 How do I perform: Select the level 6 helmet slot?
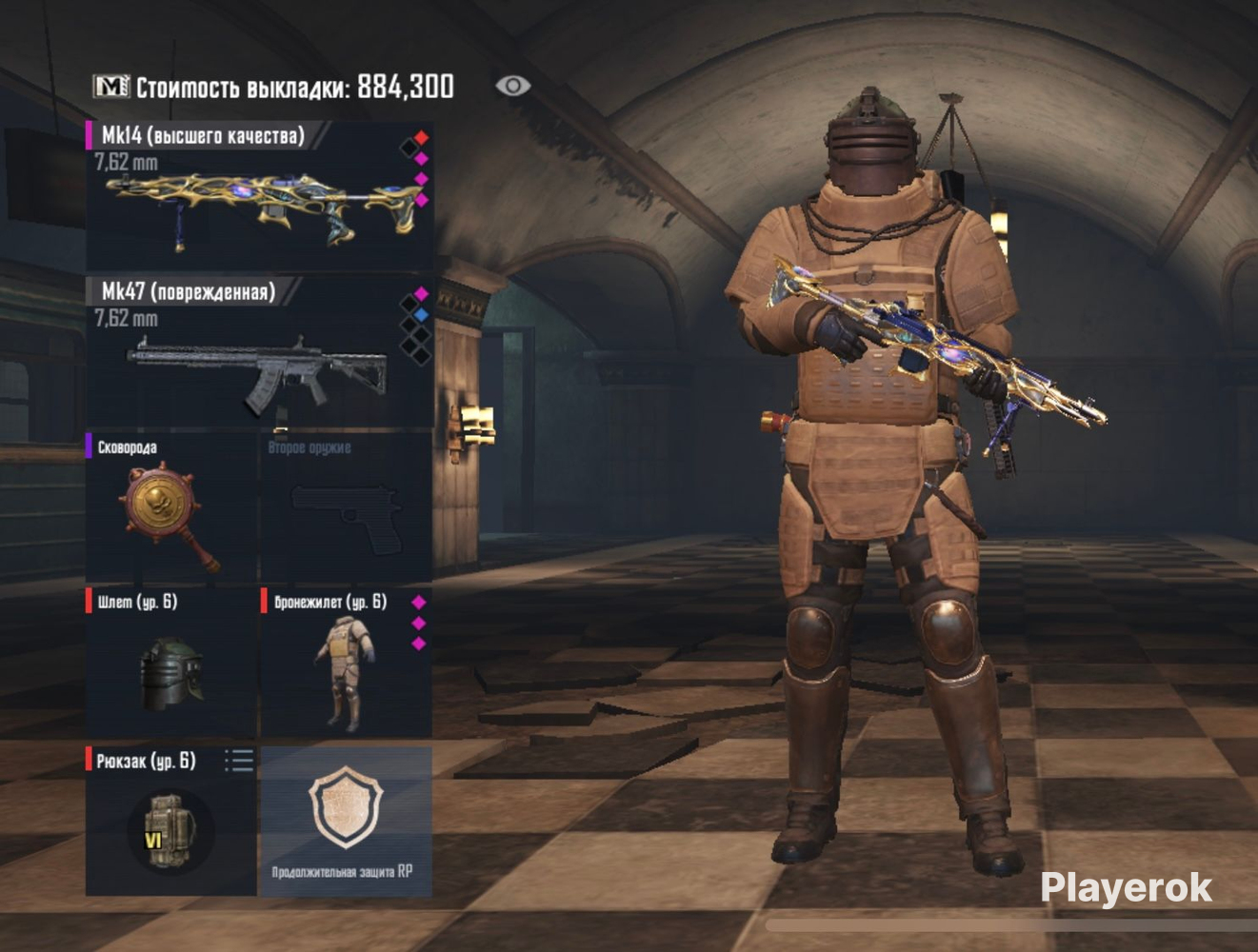(x=171, y=664)
